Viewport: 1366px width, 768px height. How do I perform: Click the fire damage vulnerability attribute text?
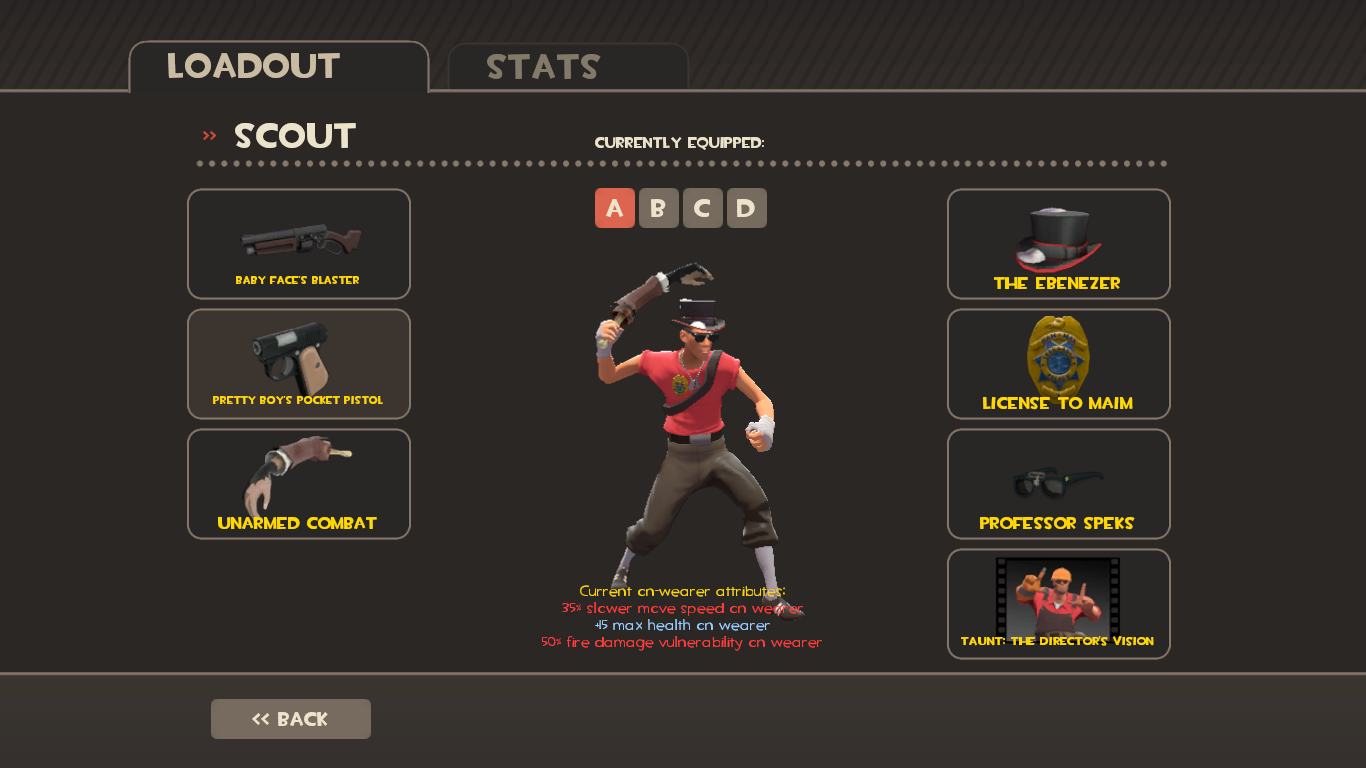(682, 642)
